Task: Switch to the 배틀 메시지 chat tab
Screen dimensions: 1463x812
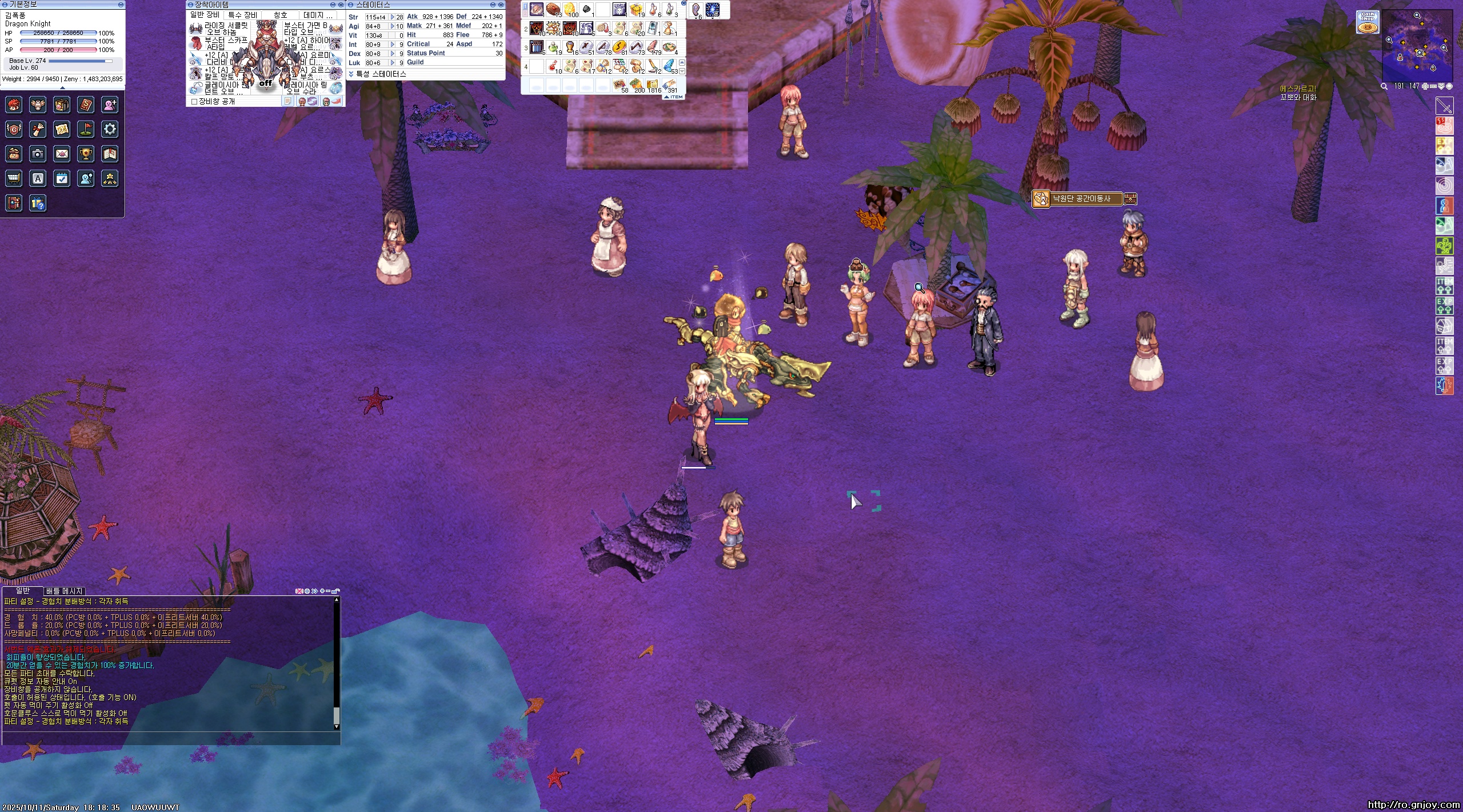Action: point(65,591)
